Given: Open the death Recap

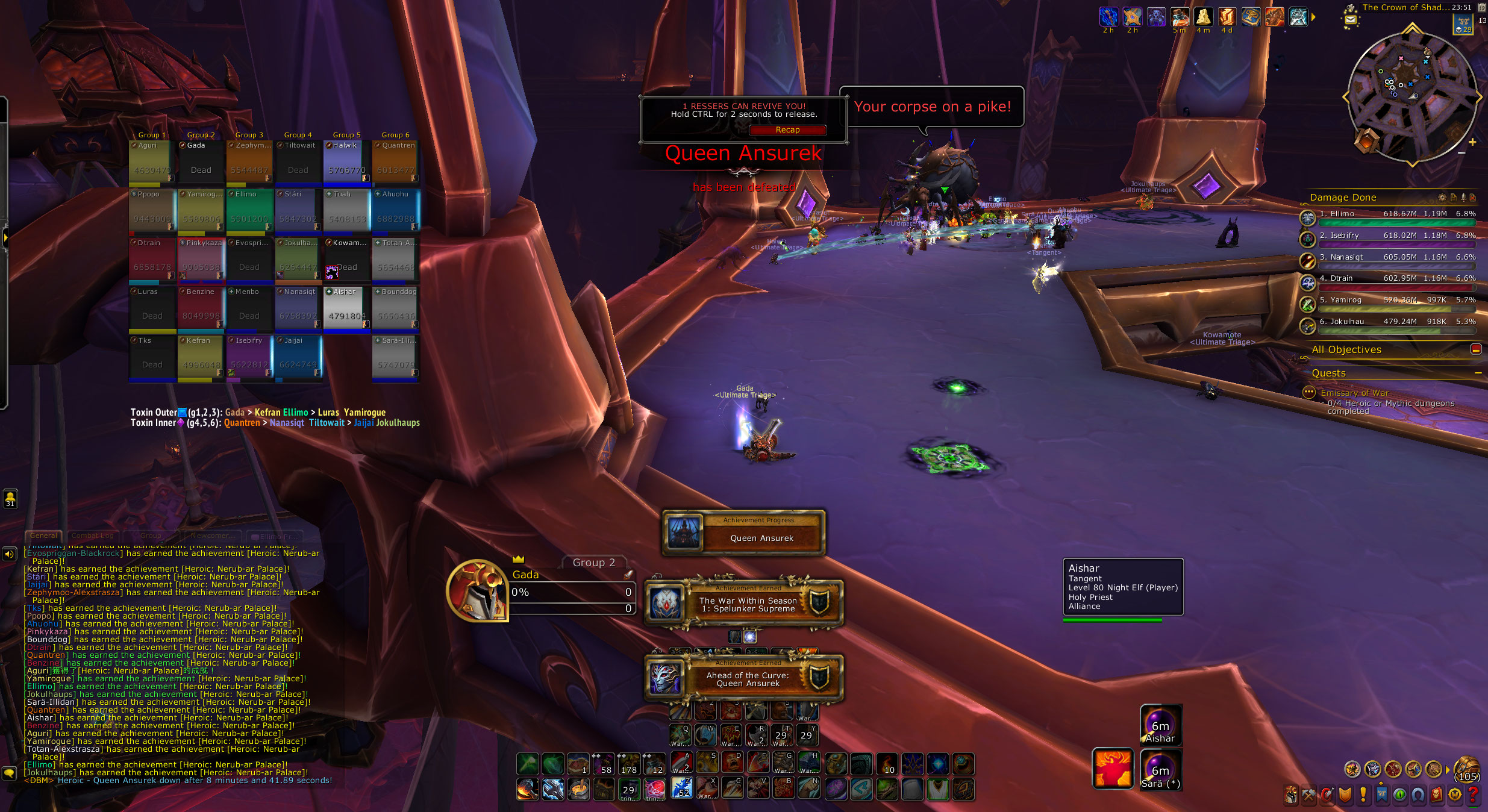Looking at the screenshot, I should [787, 130].
